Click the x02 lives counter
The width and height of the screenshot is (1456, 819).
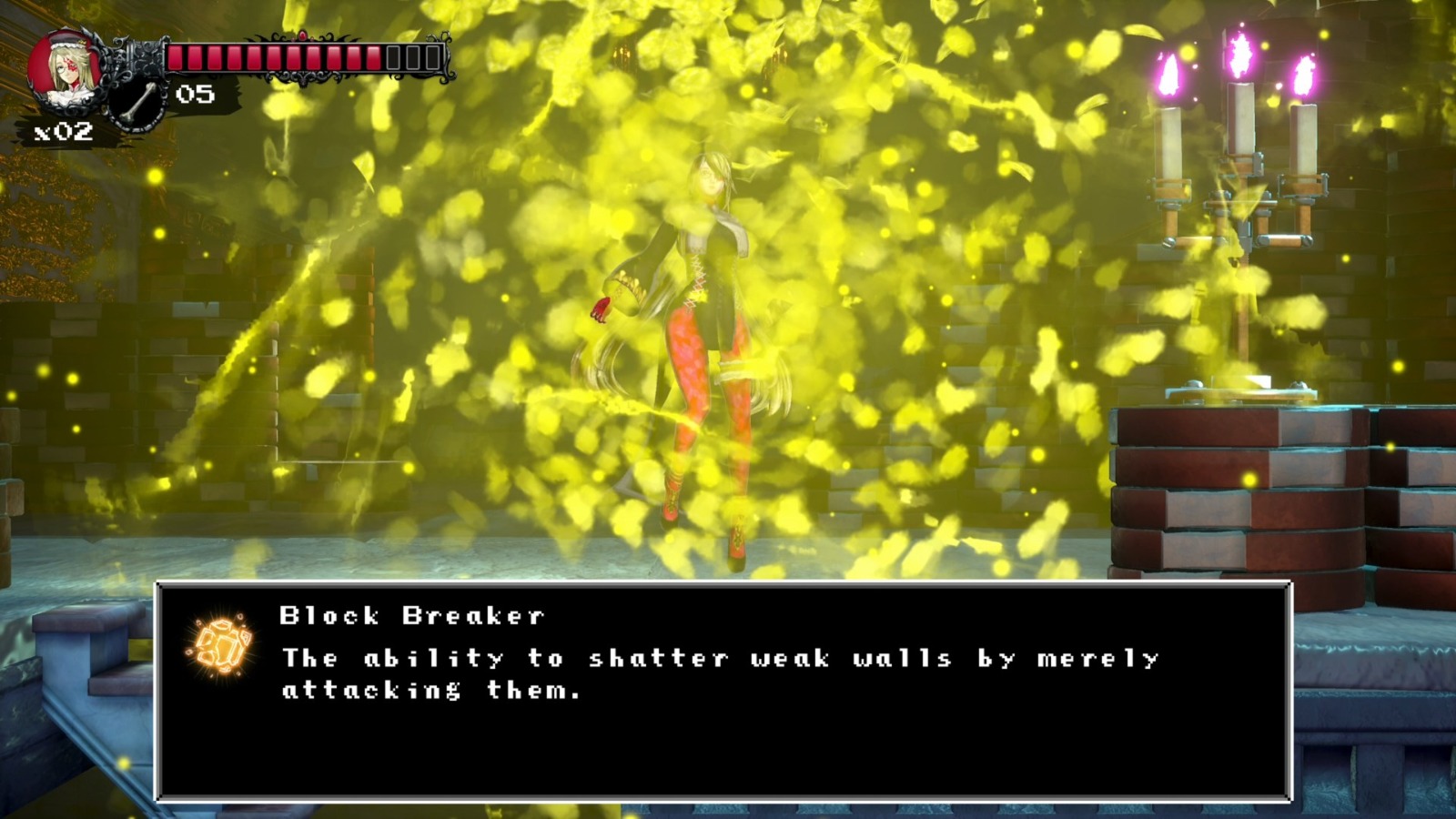pos(63,129)
